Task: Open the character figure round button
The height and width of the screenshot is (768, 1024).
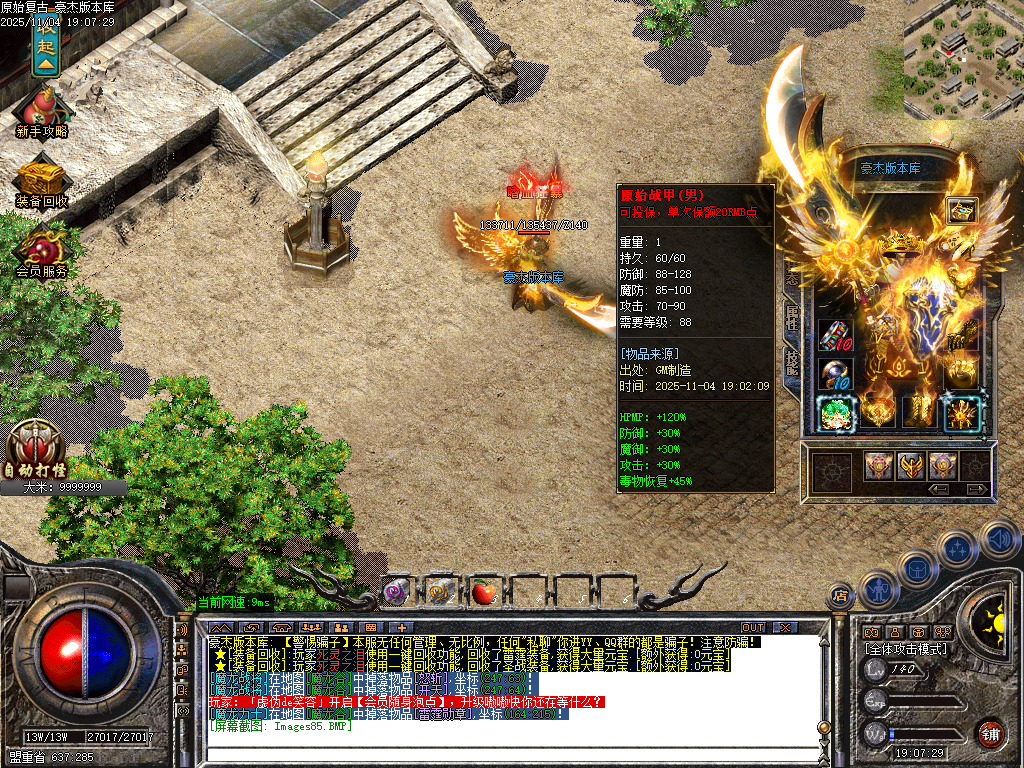Action: click(x=880, y=590)
